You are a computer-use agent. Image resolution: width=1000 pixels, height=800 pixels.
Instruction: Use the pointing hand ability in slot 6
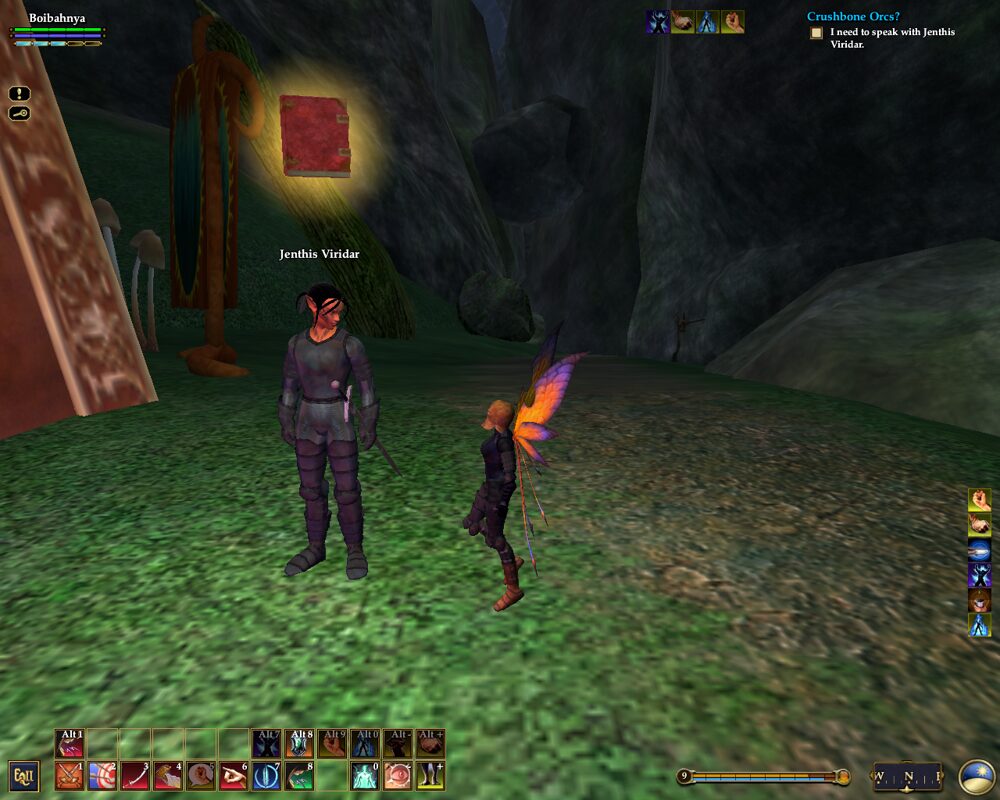coord(233,776)
